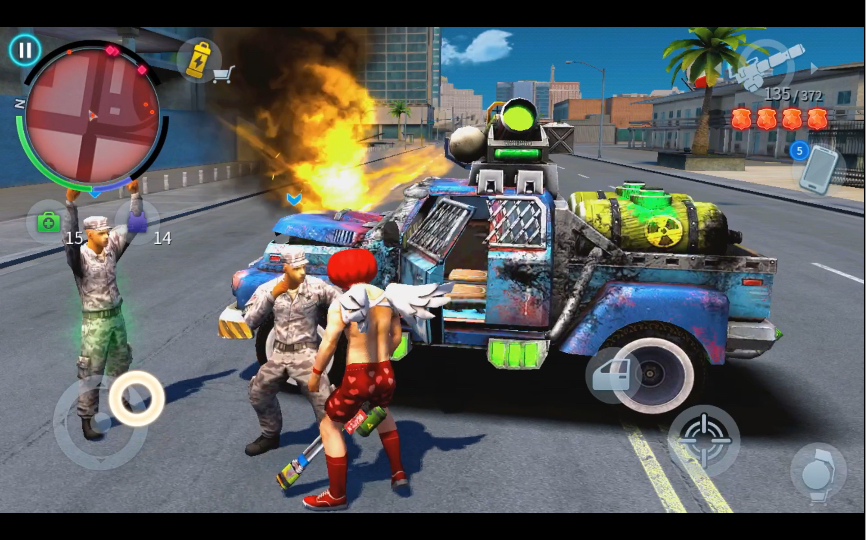Tap the fist melee attack button
The height and width of the screenshot is (540, 866).
click(x=817, y=473)
